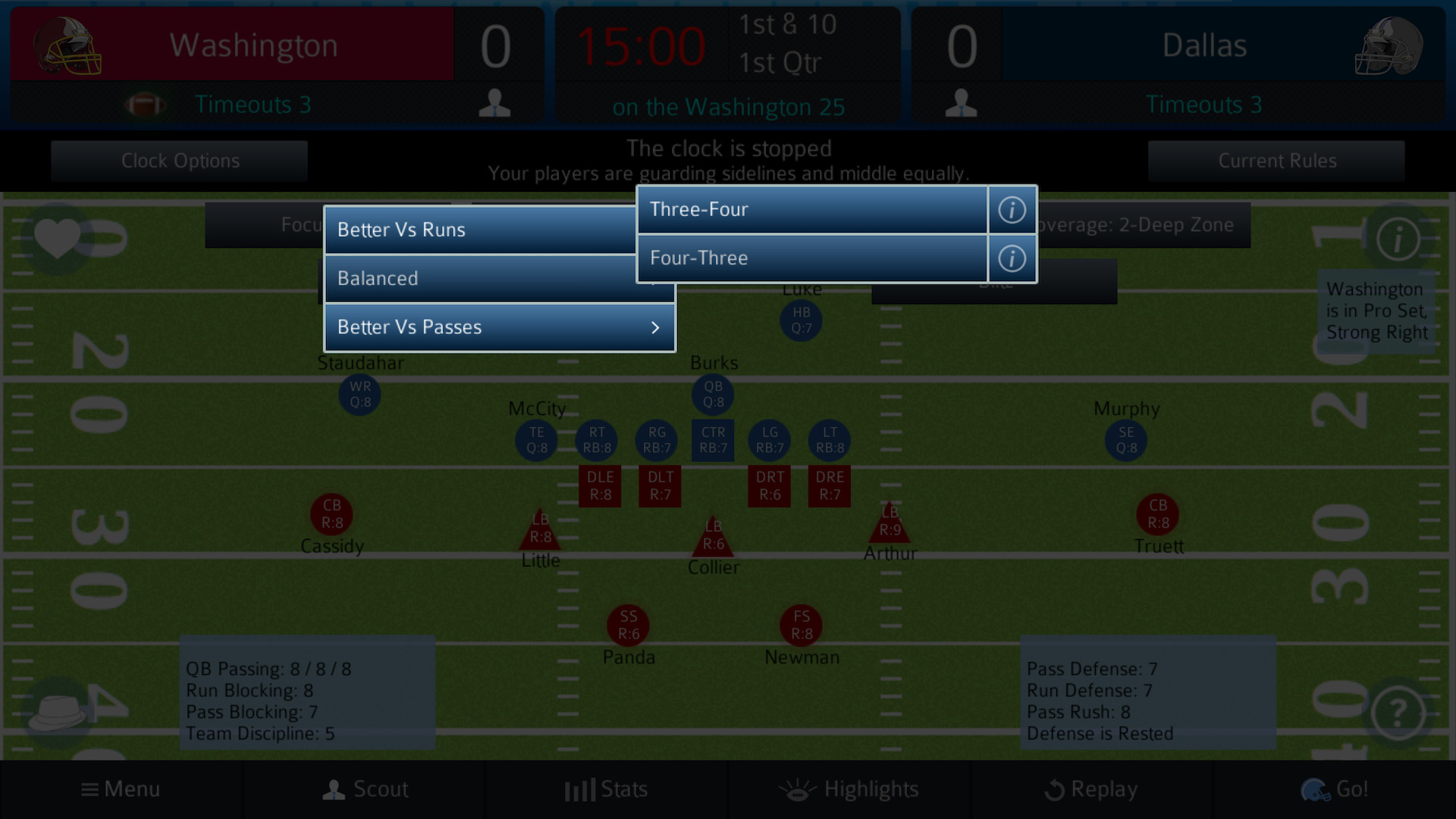Click the Washington helmet logo
Screen dimensions: 1456x819
pyautogui.click(x=68, y=45)
